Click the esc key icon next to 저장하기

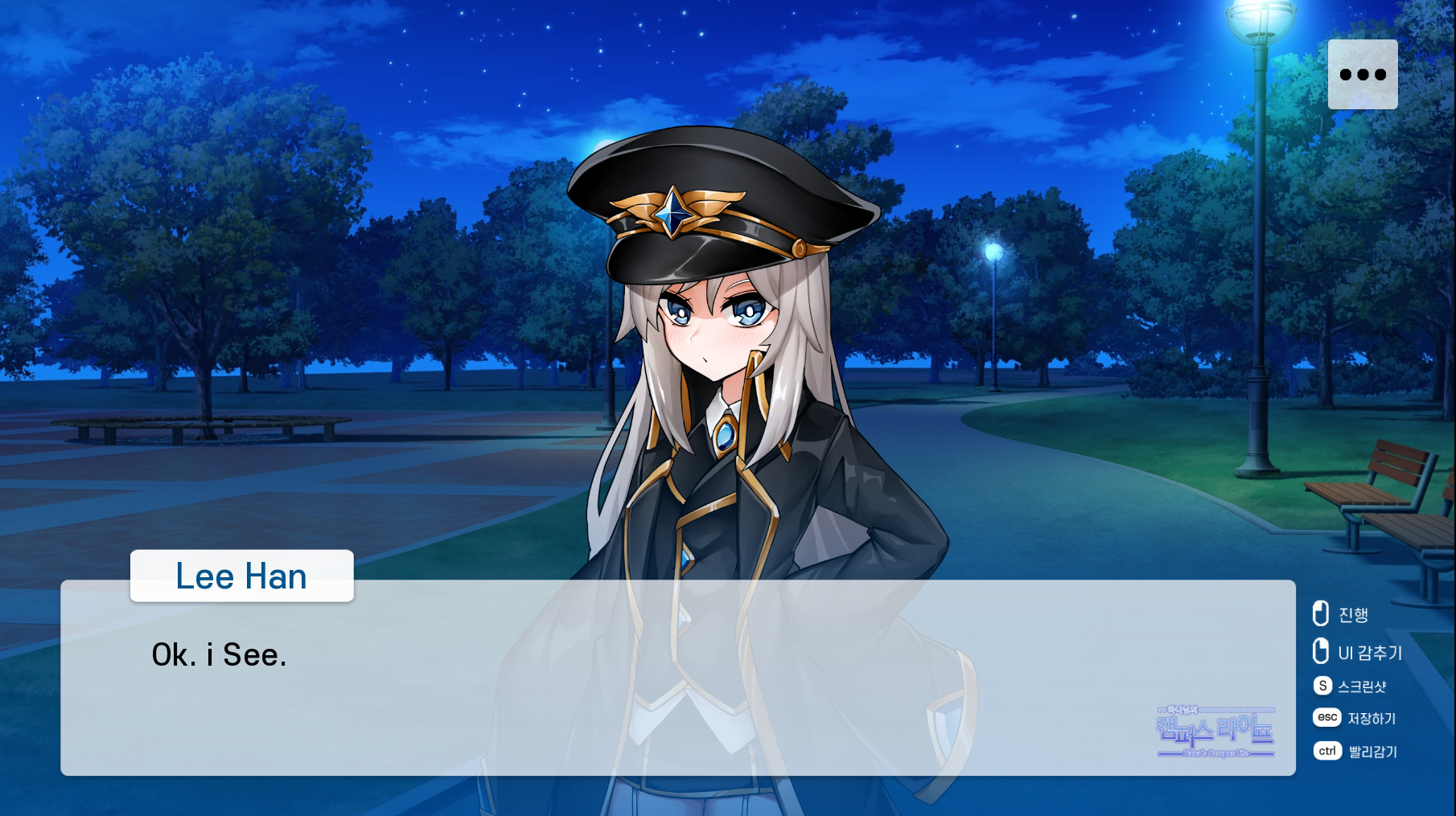click(x=1327, y=718)
